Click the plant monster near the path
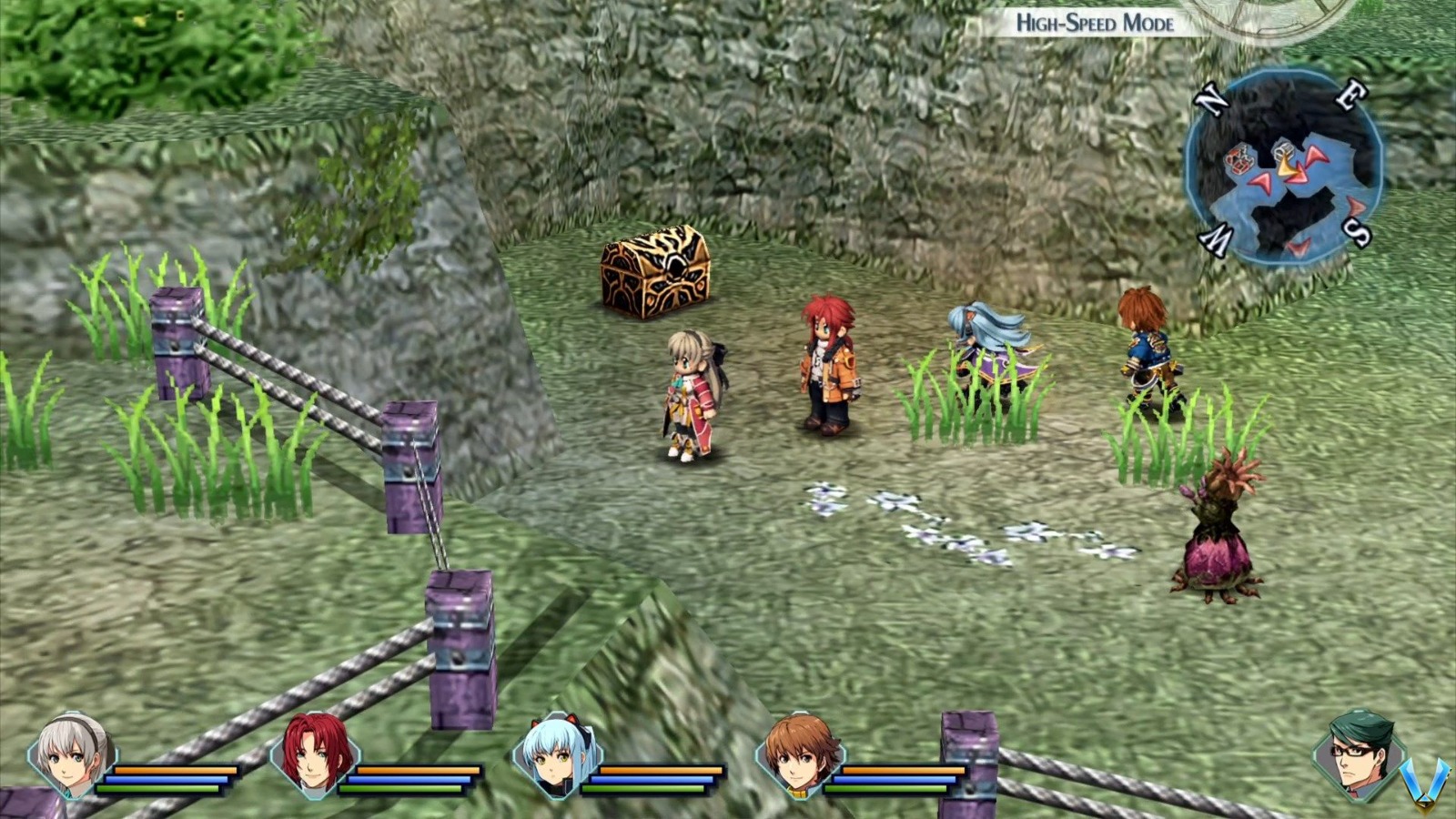This screenshot has width=1456, height=819. [x=1219, y=528]
